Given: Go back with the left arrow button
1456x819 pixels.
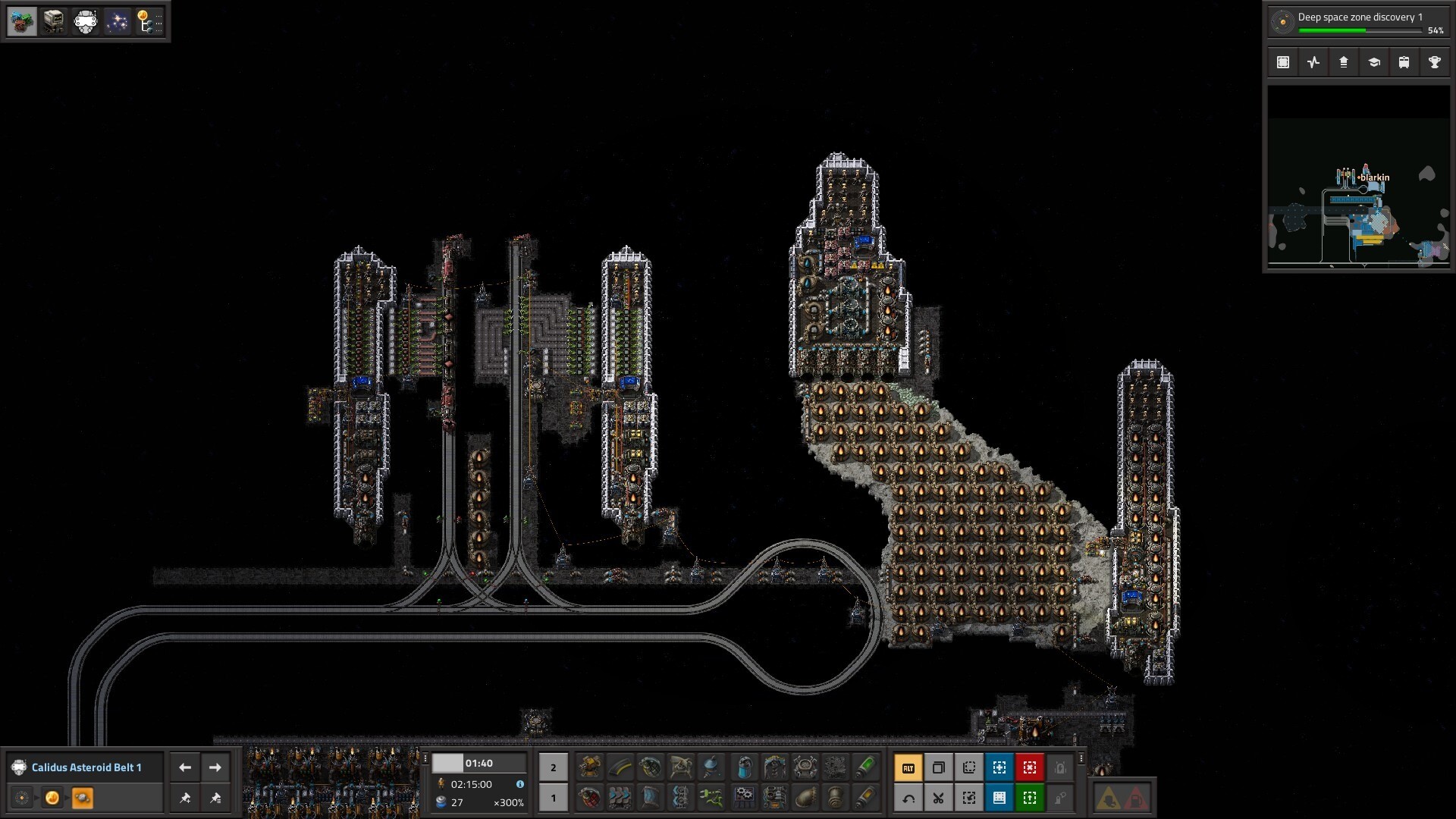Looking at the screenshot, I should [x=185, y=767].
